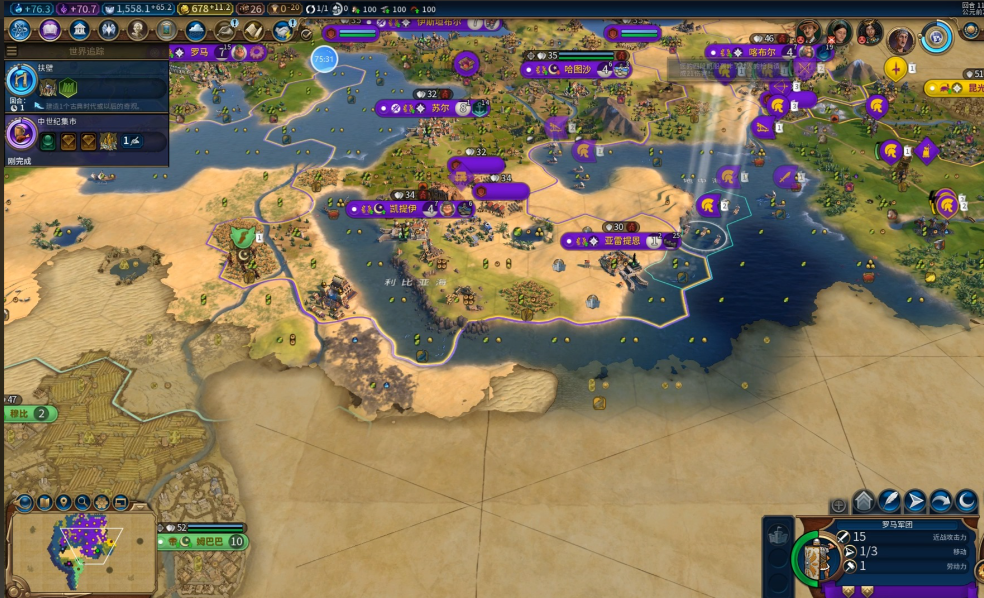This screenshot has width=984, height=598.
Task: Select the Cairo city banner
Action: pos(400,209)
